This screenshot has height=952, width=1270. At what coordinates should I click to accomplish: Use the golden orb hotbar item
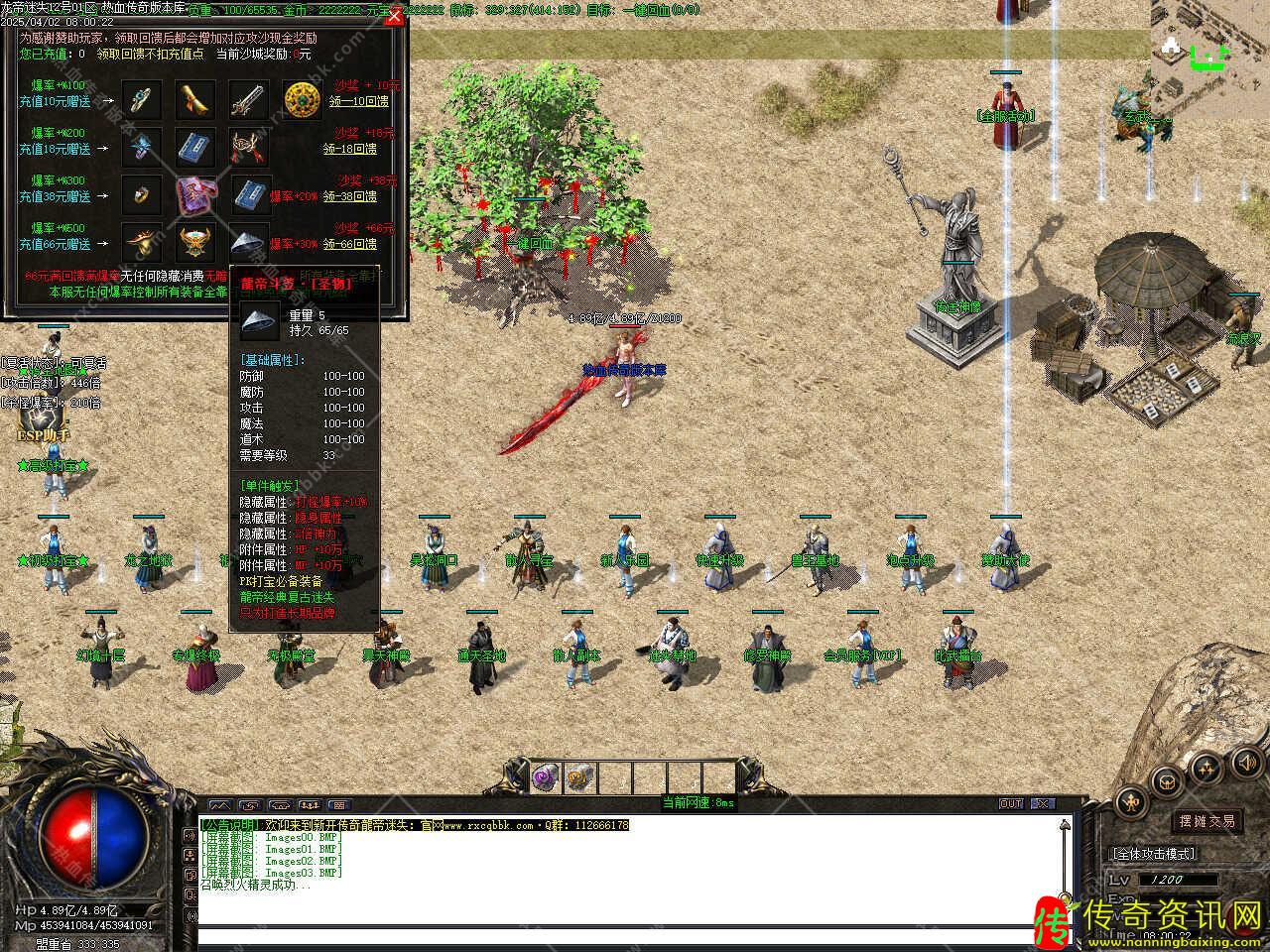click(x=578, y=776)
